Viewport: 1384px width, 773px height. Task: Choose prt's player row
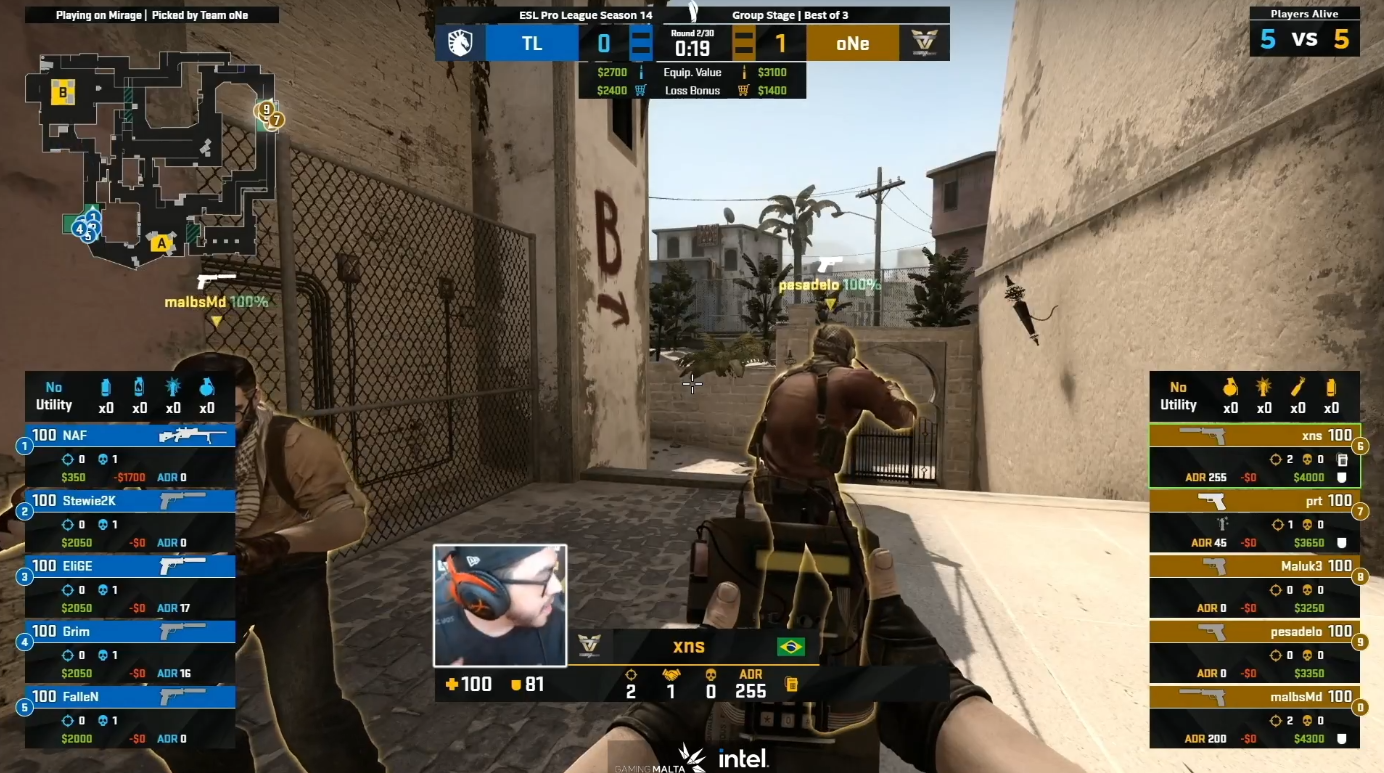pyautogui.click(x=1254, y=521)
